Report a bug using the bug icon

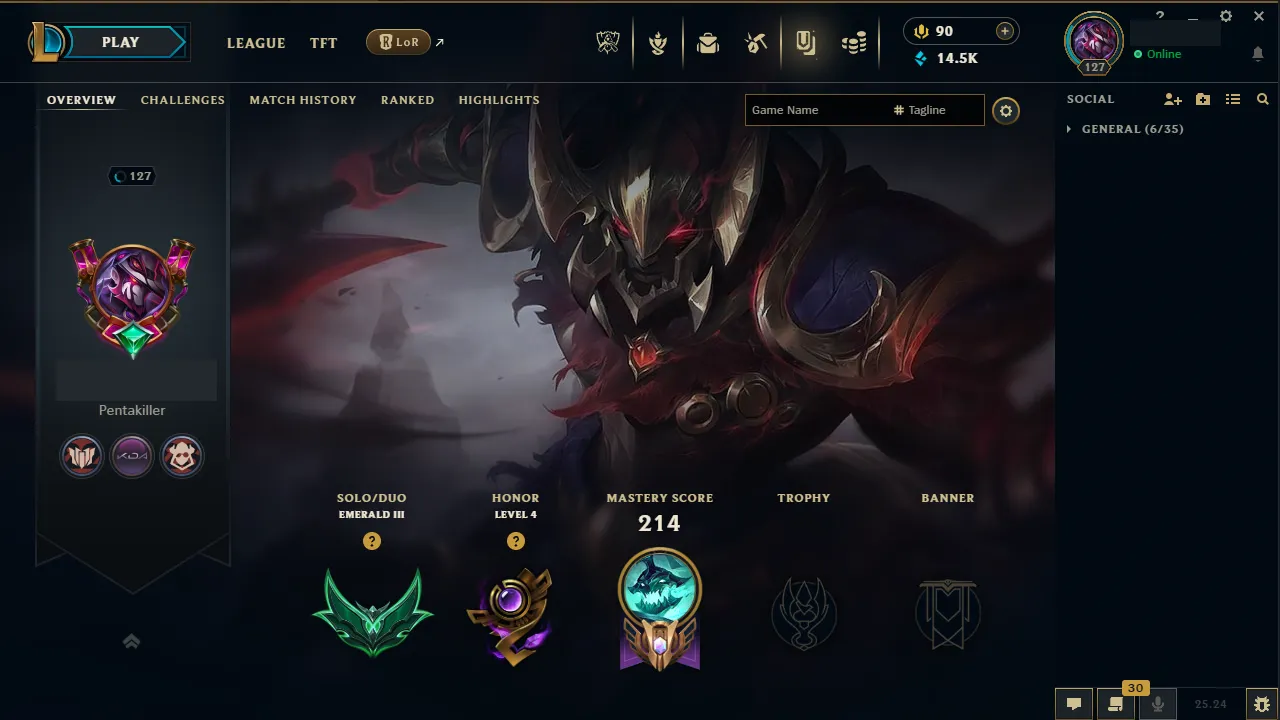tap(1262, 703)
